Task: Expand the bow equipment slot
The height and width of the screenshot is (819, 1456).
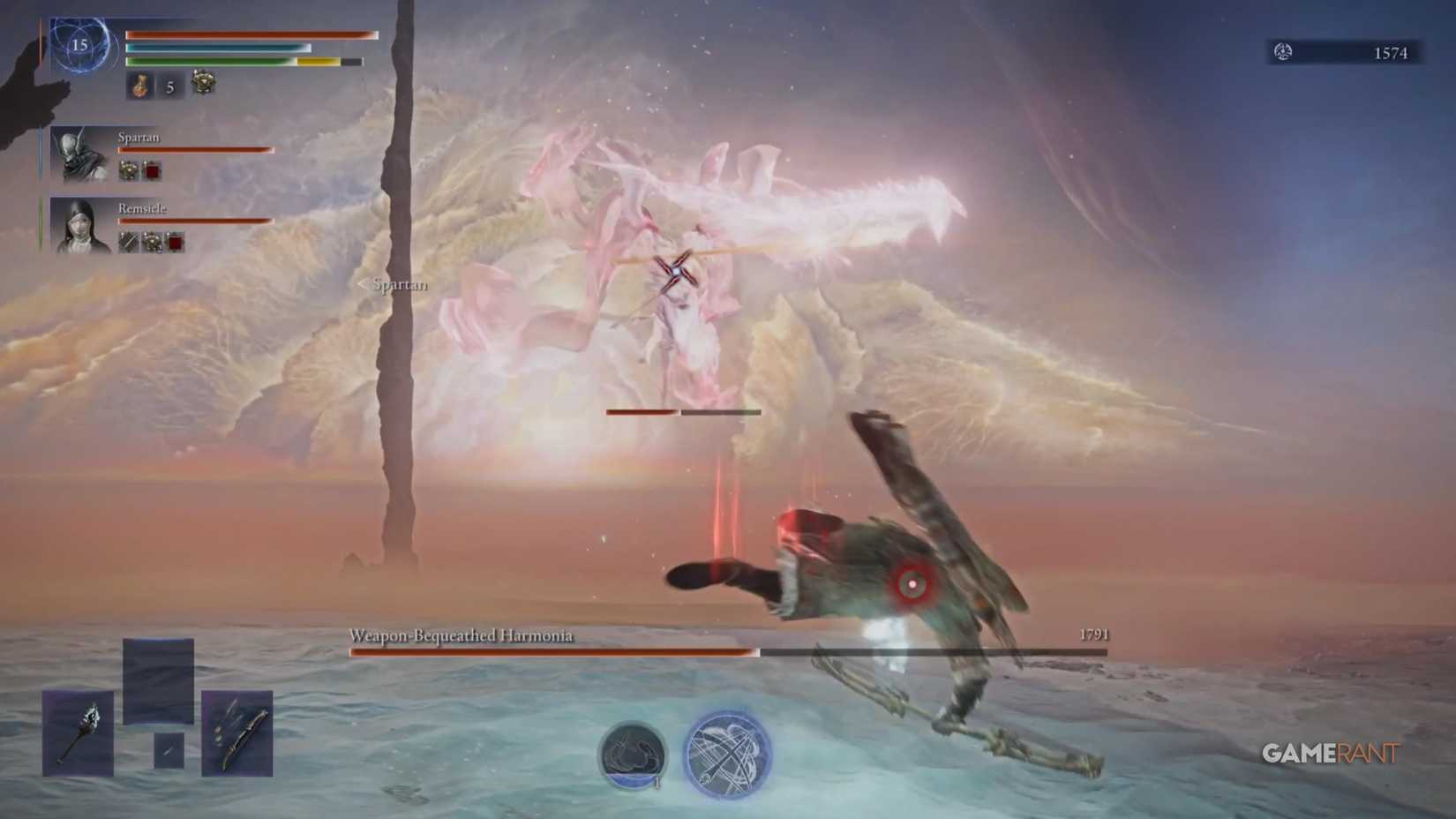Action: [x=236, y=733]
